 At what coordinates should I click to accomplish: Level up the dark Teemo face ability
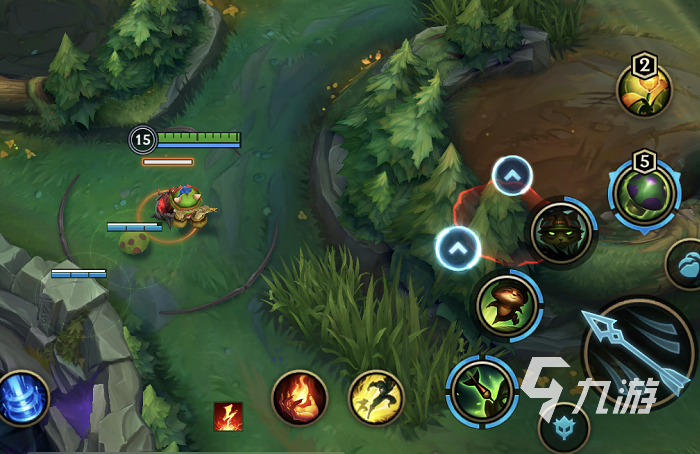[512, 177]
